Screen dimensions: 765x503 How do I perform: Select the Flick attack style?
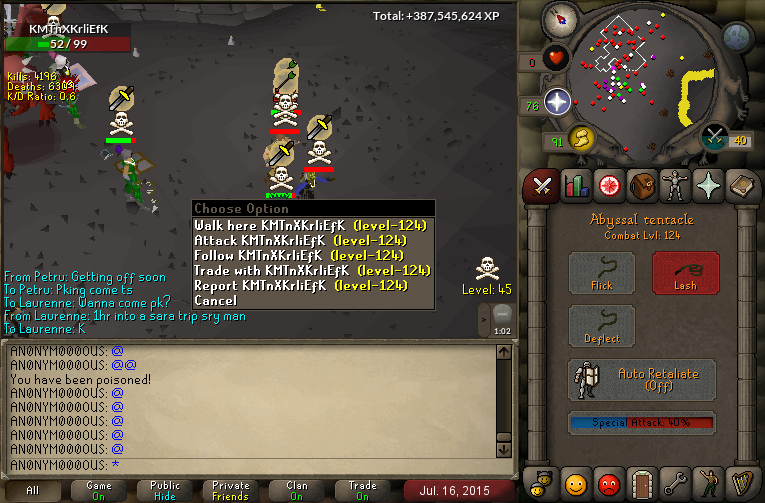click(602, 272)
